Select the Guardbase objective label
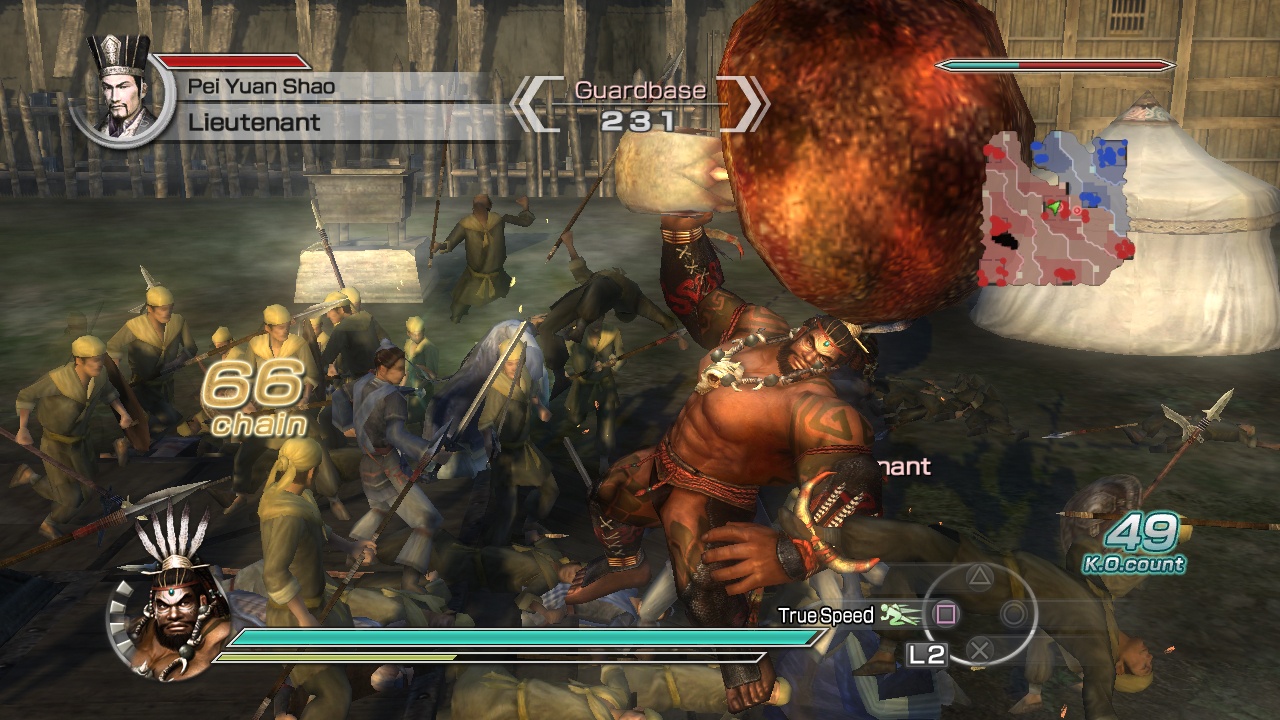The width and height of the screenshot is (1280, 720). pos(638,90)
